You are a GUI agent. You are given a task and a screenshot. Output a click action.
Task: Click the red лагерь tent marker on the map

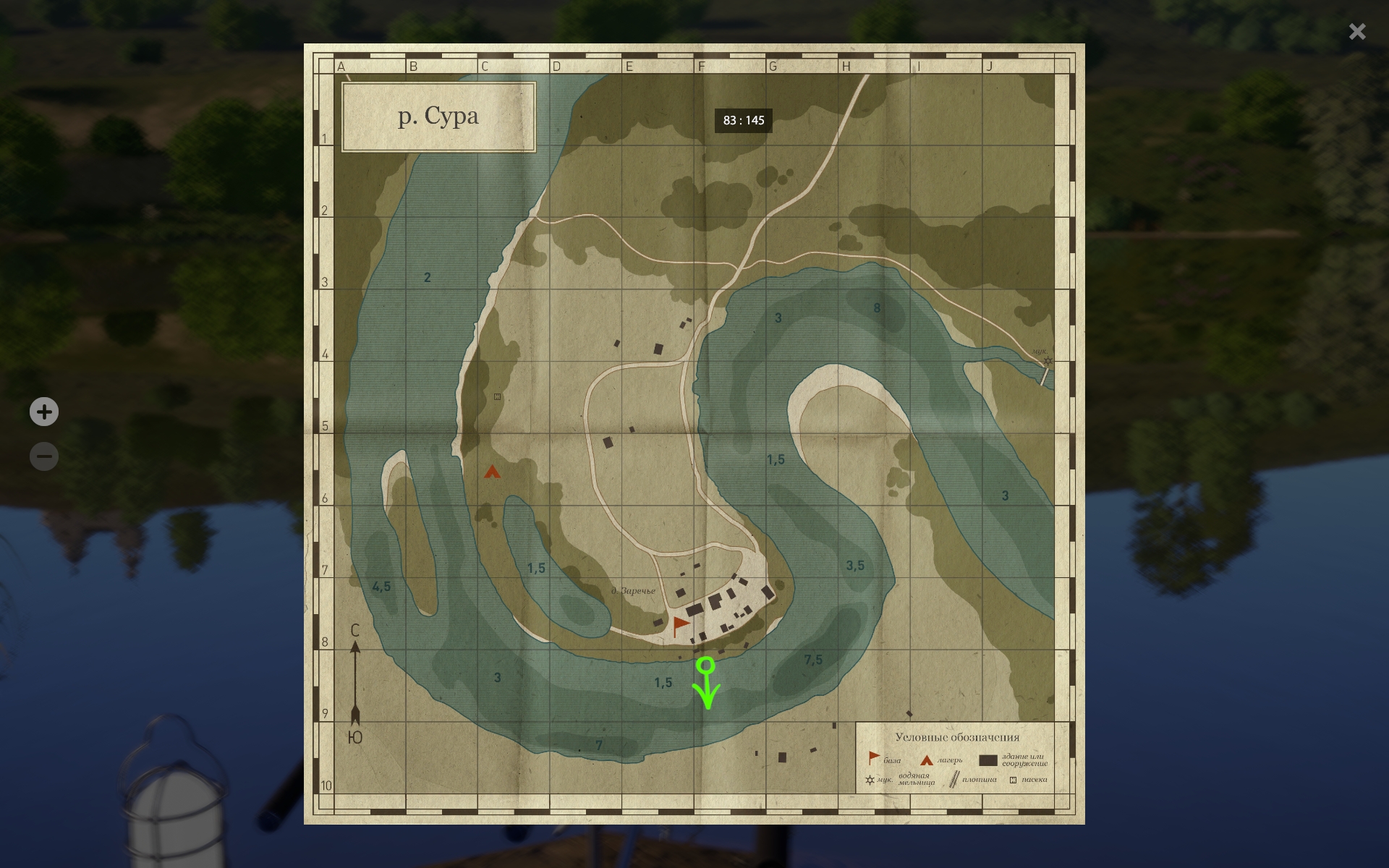coord(491,472)
